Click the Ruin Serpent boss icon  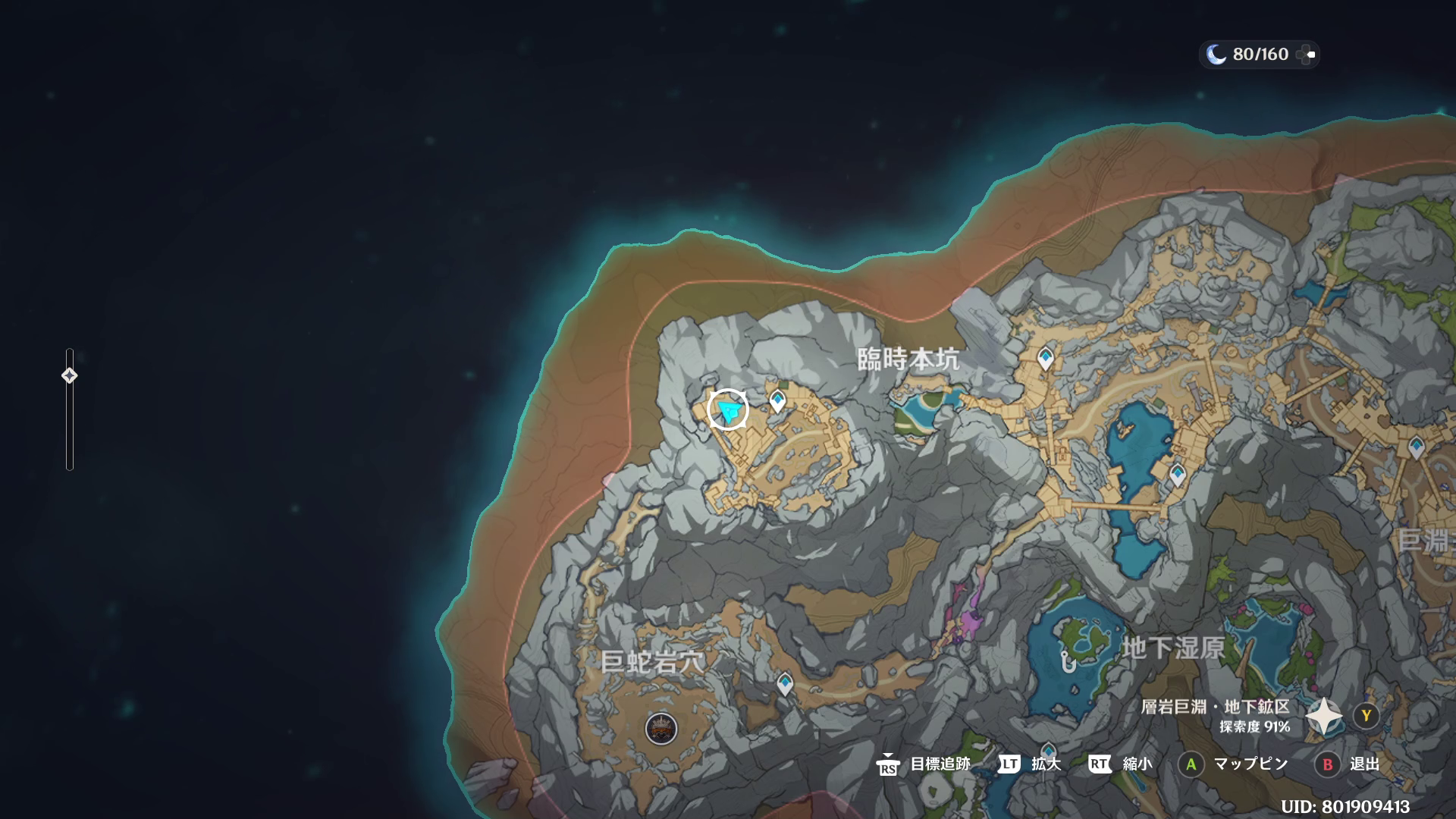[661, 729]
